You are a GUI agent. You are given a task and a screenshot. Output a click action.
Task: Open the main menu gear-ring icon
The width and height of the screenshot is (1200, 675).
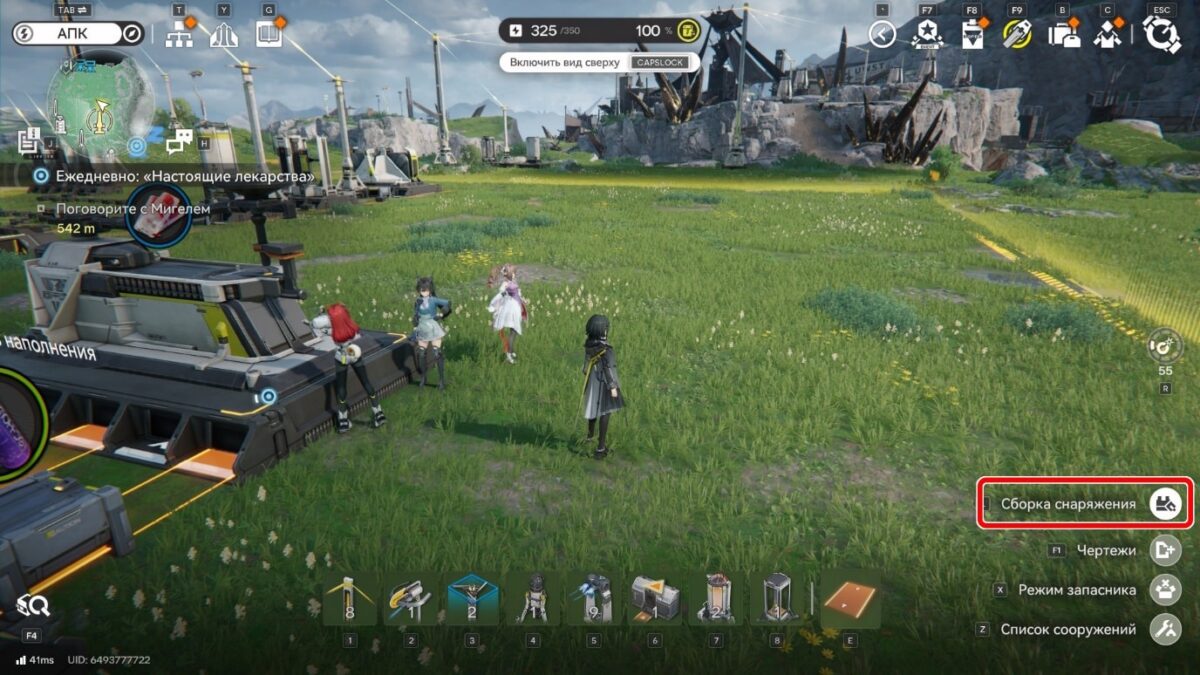(1162, 35)
